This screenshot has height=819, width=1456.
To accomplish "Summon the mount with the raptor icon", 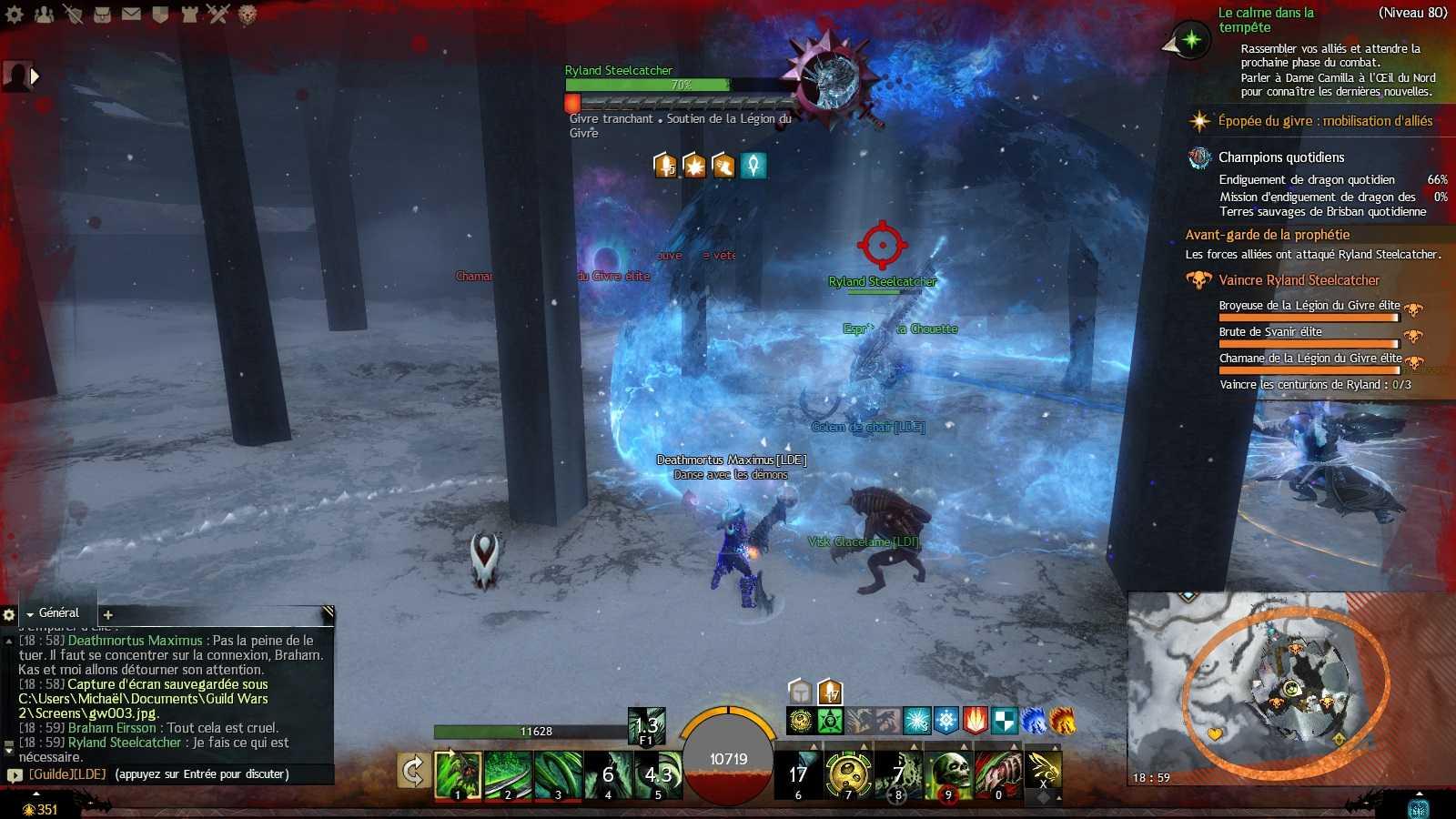I will [1044, 770].
